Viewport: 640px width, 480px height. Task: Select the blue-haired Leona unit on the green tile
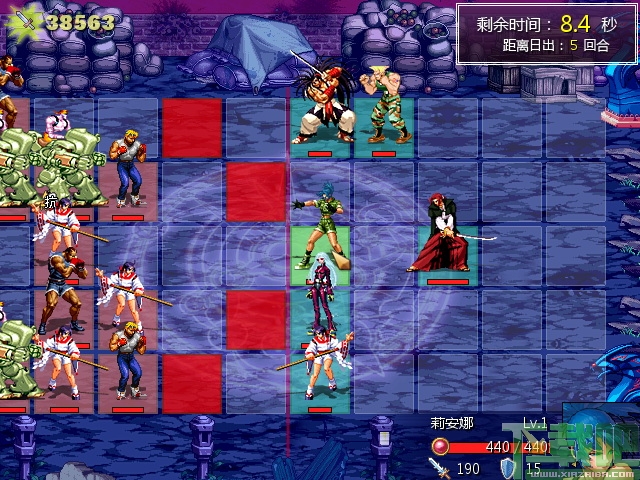pos(320,223)
